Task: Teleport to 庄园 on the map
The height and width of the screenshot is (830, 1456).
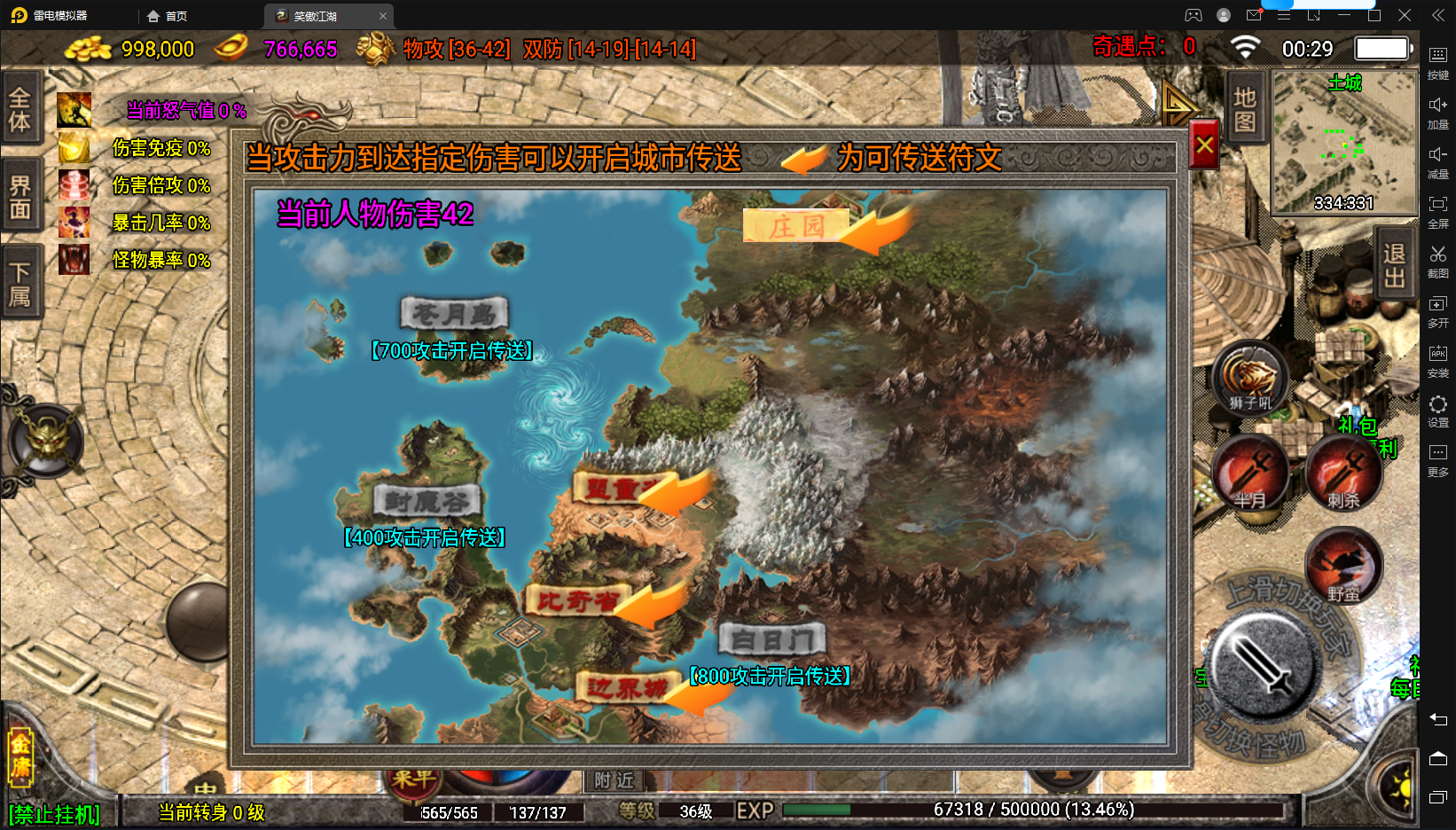Action: [795, 227]
